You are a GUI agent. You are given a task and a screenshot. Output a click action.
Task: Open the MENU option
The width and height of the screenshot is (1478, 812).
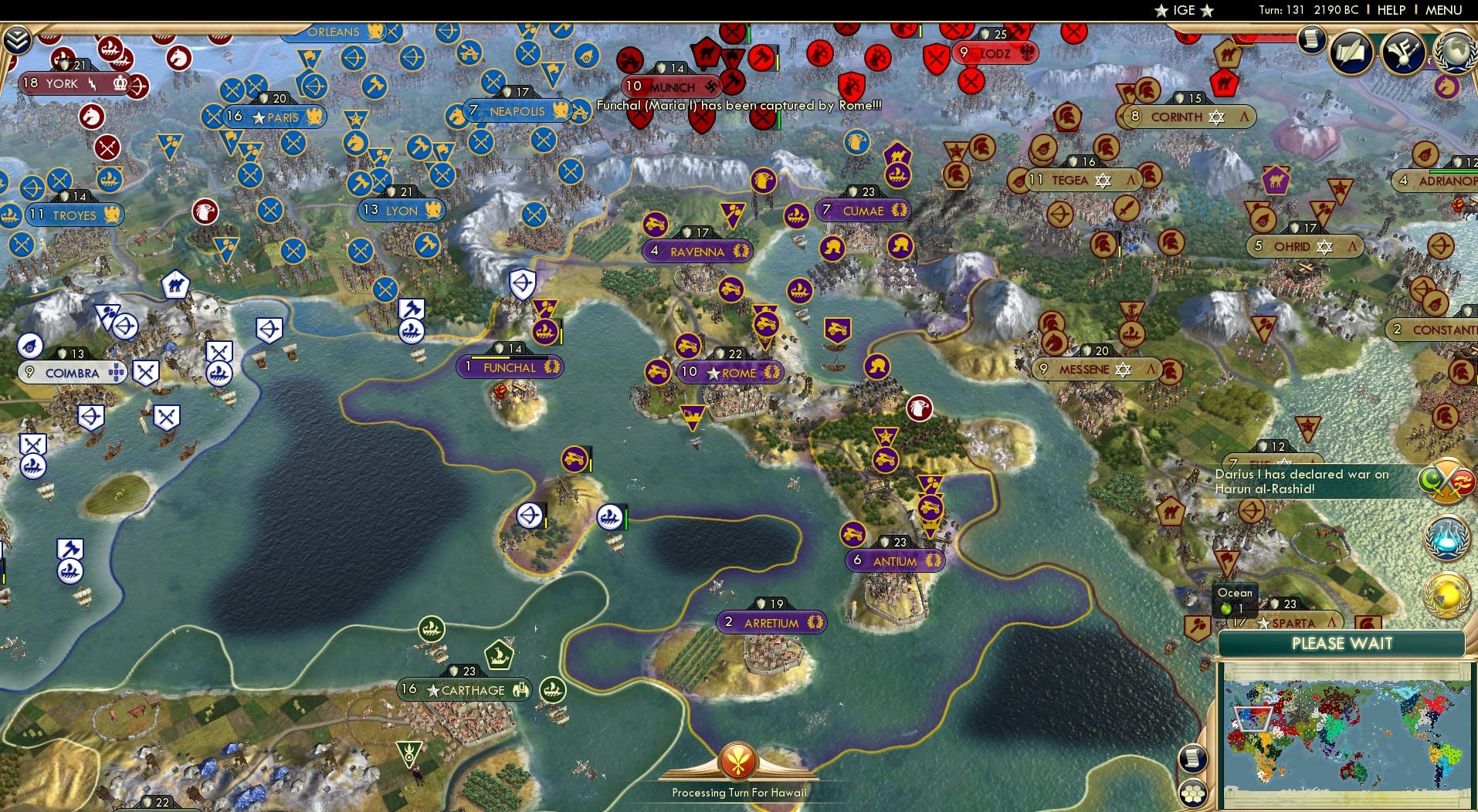click(x=1442, y=11)
